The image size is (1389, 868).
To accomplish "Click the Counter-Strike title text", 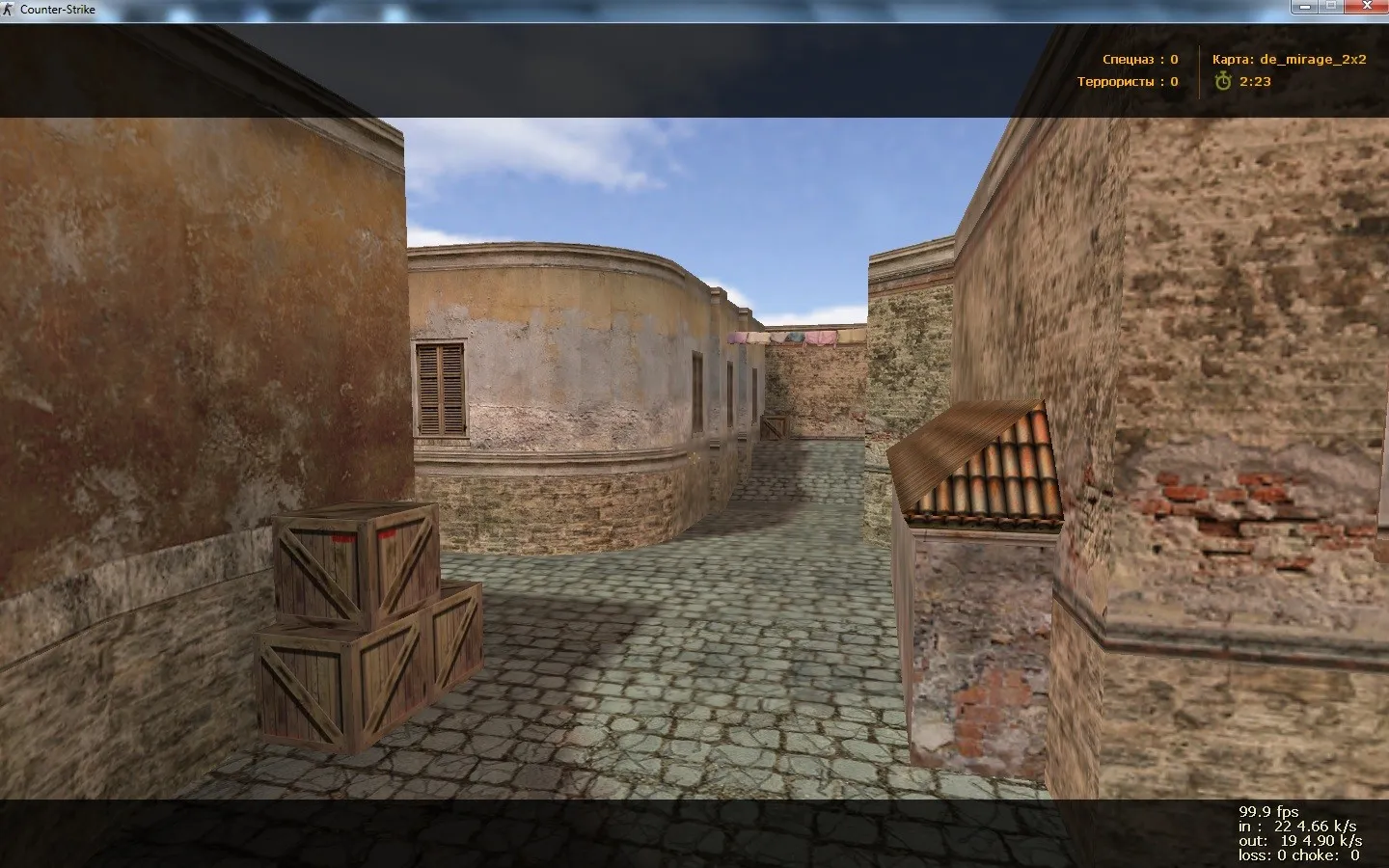I will click(x=56, y=9).
